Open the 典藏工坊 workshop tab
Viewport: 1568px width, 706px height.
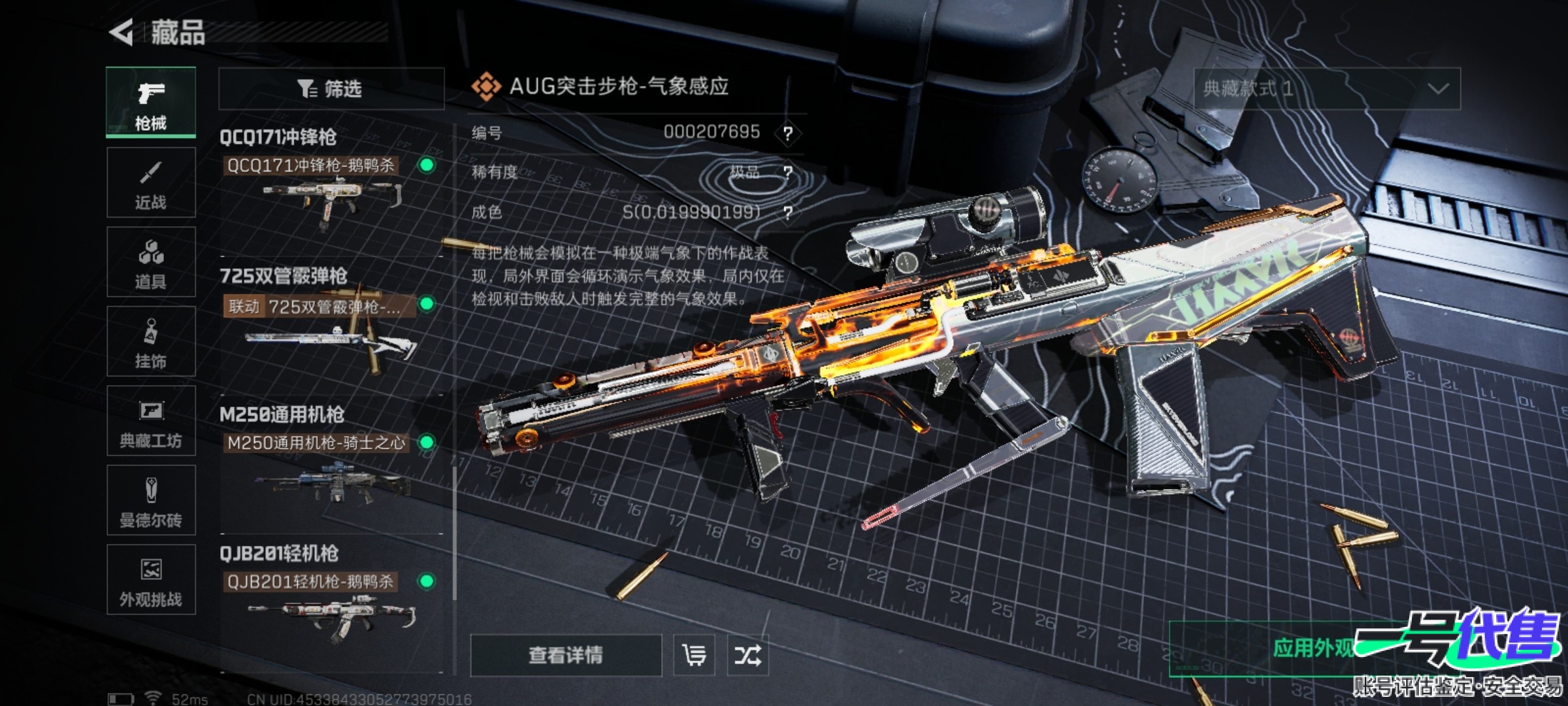click(151, 421)
